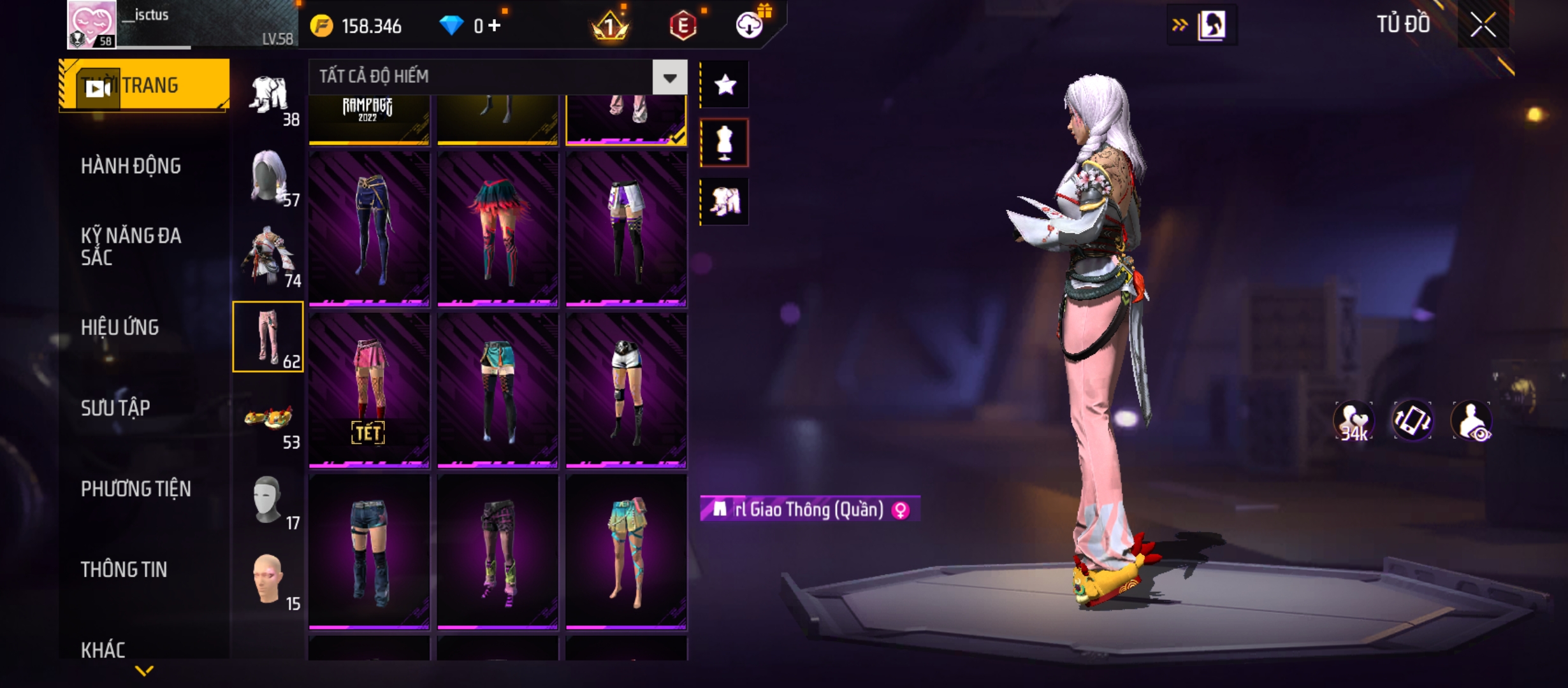Screen dimensions: 1568x688
Task: Tap the 34k likes icon
Action: pyautogui.click(x=1353, y=421)
